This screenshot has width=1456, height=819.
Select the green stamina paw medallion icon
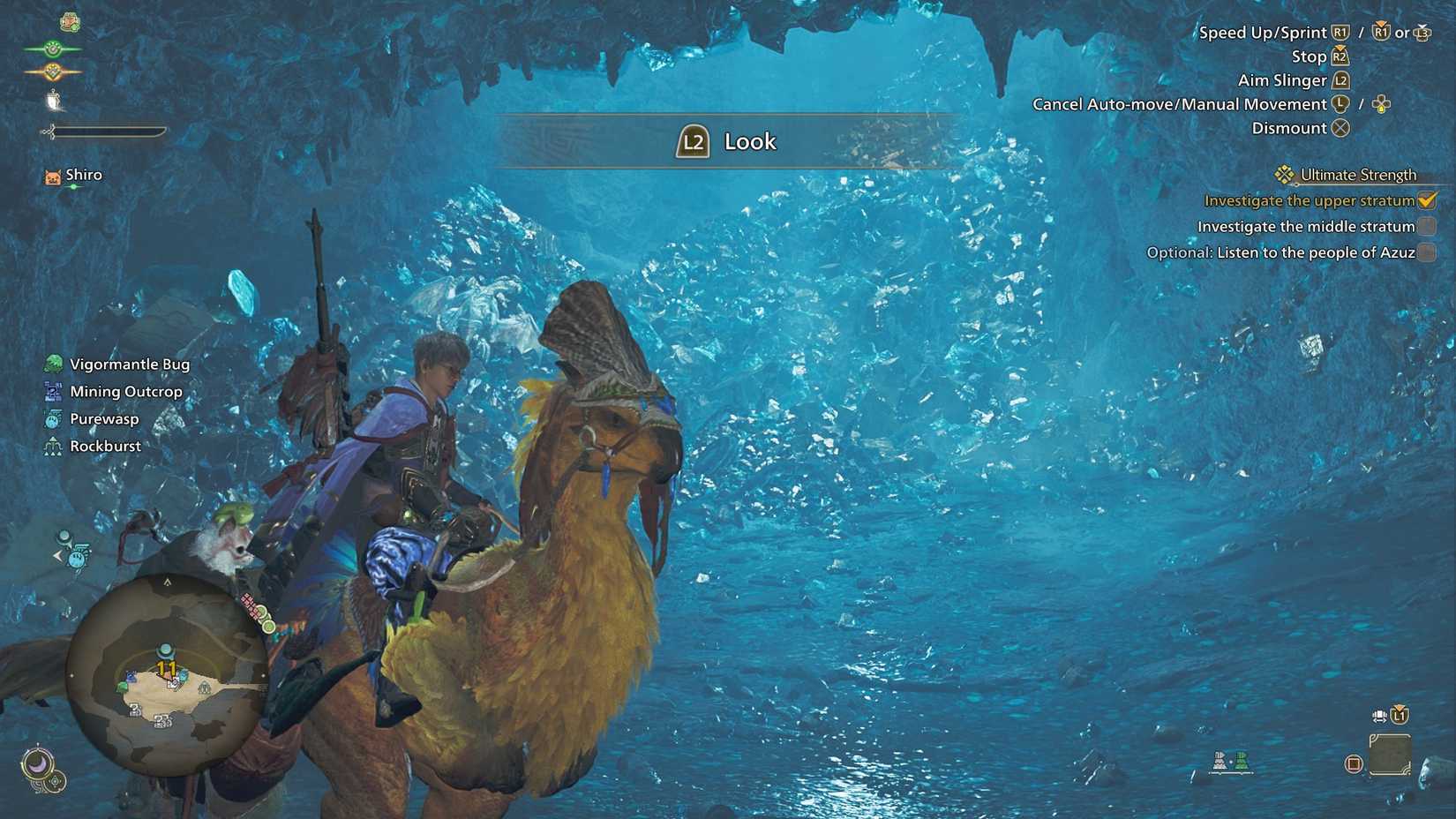point(51,47)
